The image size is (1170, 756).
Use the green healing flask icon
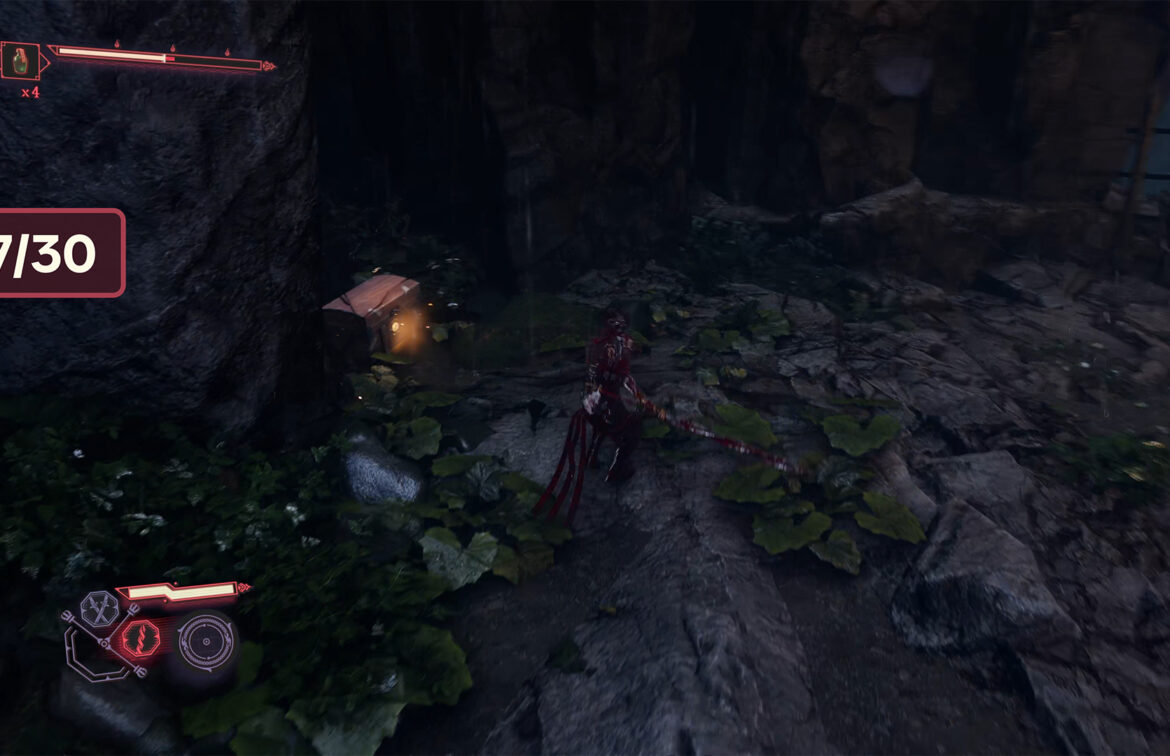(x=20, y=62)
